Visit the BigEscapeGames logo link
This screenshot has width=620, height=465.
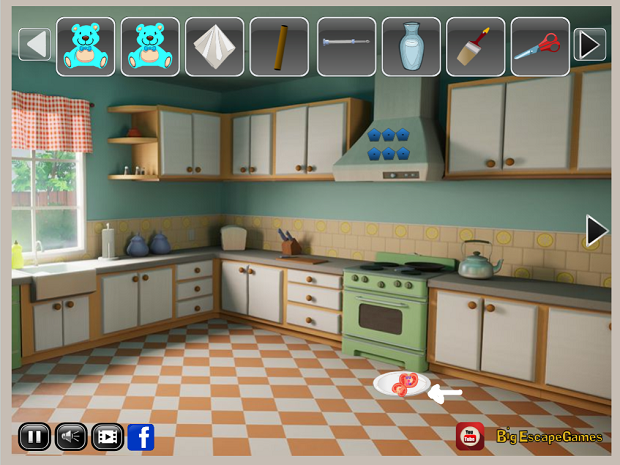[550, 437]
